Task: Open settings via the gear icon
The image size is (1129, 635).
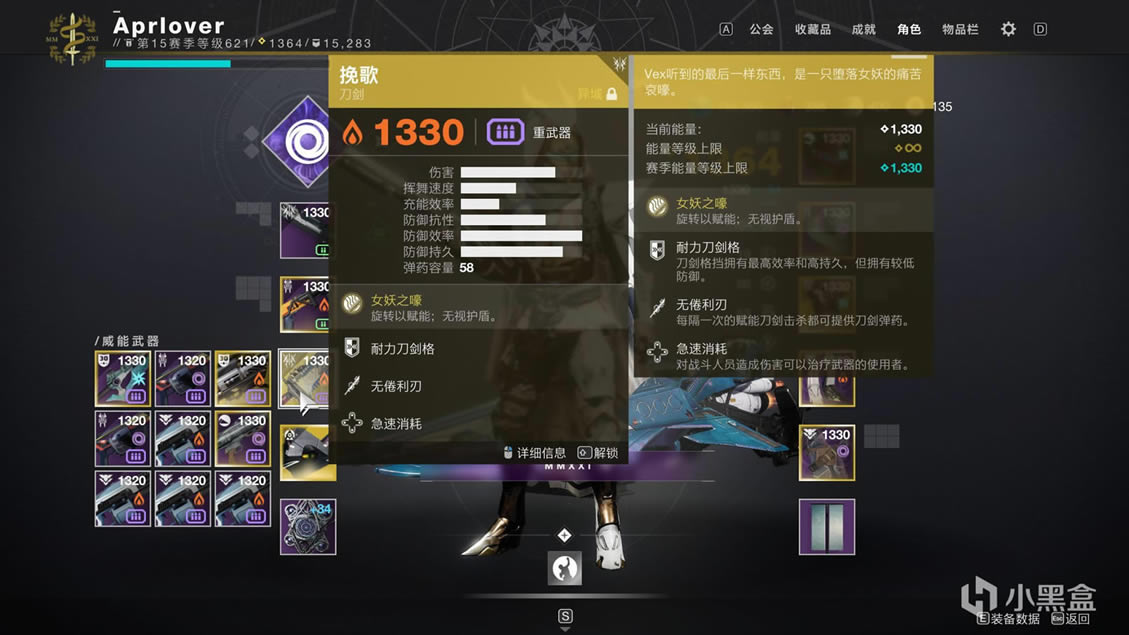Action: pos(1008,29)
